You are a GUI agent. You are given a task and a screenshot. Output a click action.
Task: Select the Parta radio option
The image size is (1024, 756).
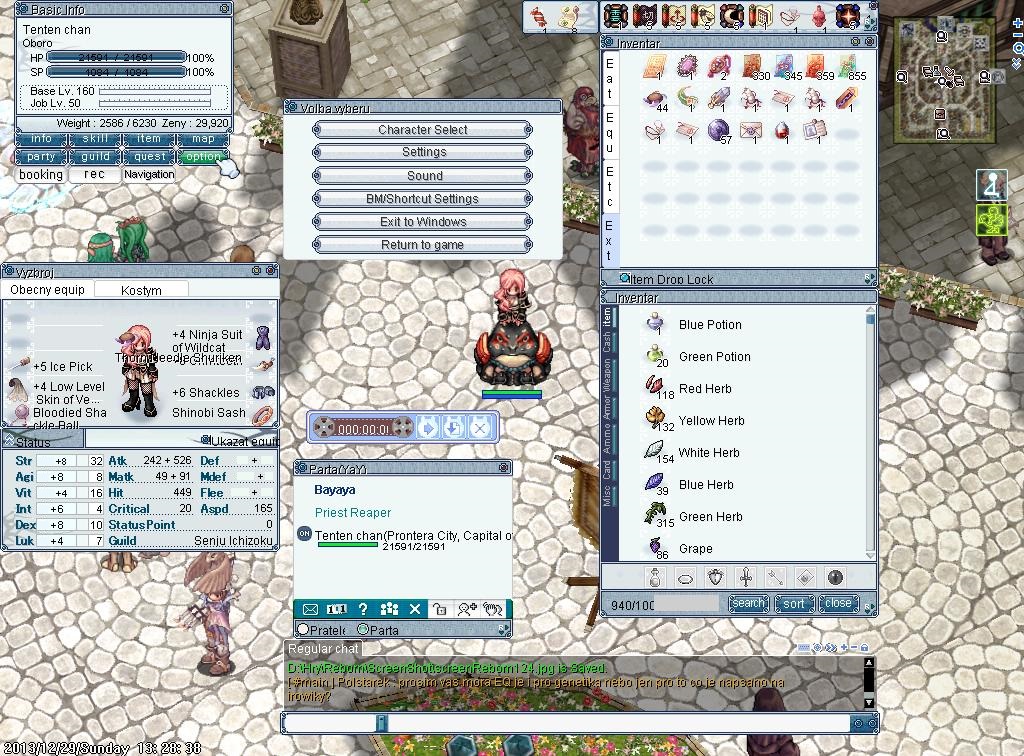364,630
